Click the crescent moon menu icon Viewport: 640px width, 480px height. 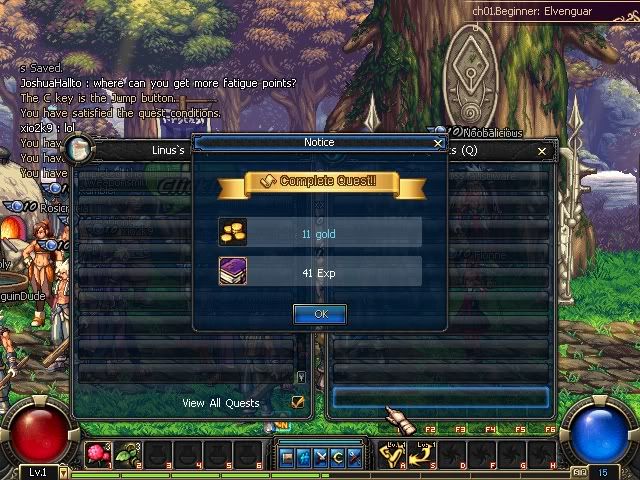point(338,456)
